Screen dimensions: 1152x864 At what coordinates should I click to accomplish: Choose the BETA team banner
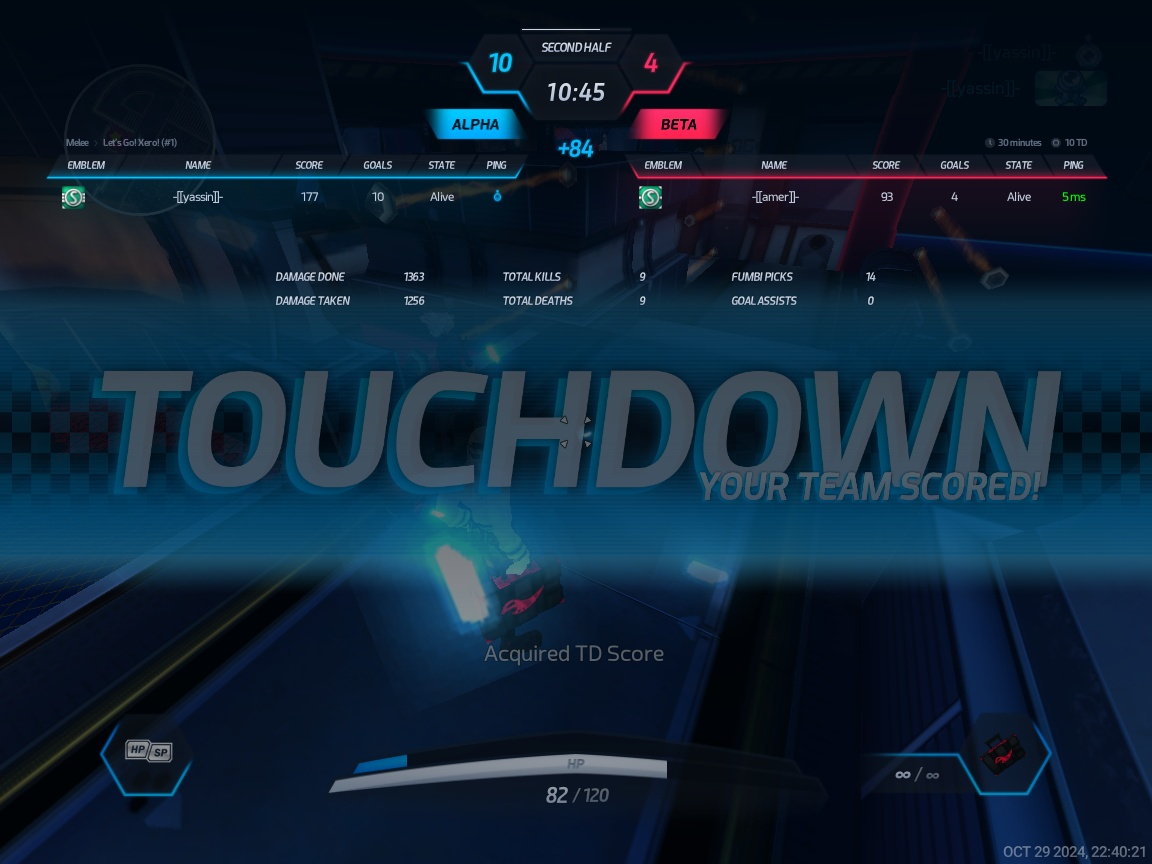click(678, 125)
